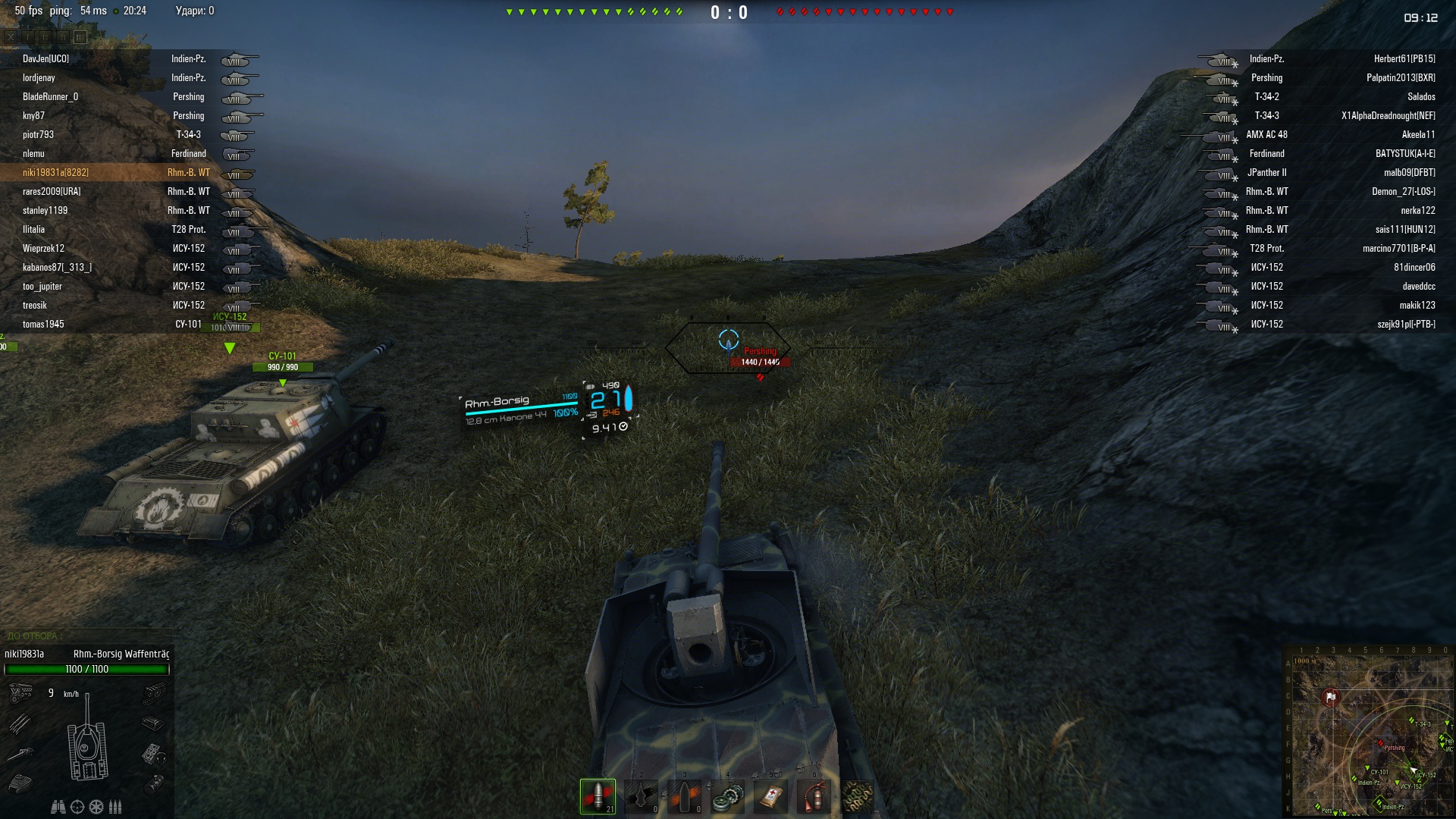Select own row niki19831a[8282] in team list
This screenshot has width=1456, height=819.
point(55,173)
